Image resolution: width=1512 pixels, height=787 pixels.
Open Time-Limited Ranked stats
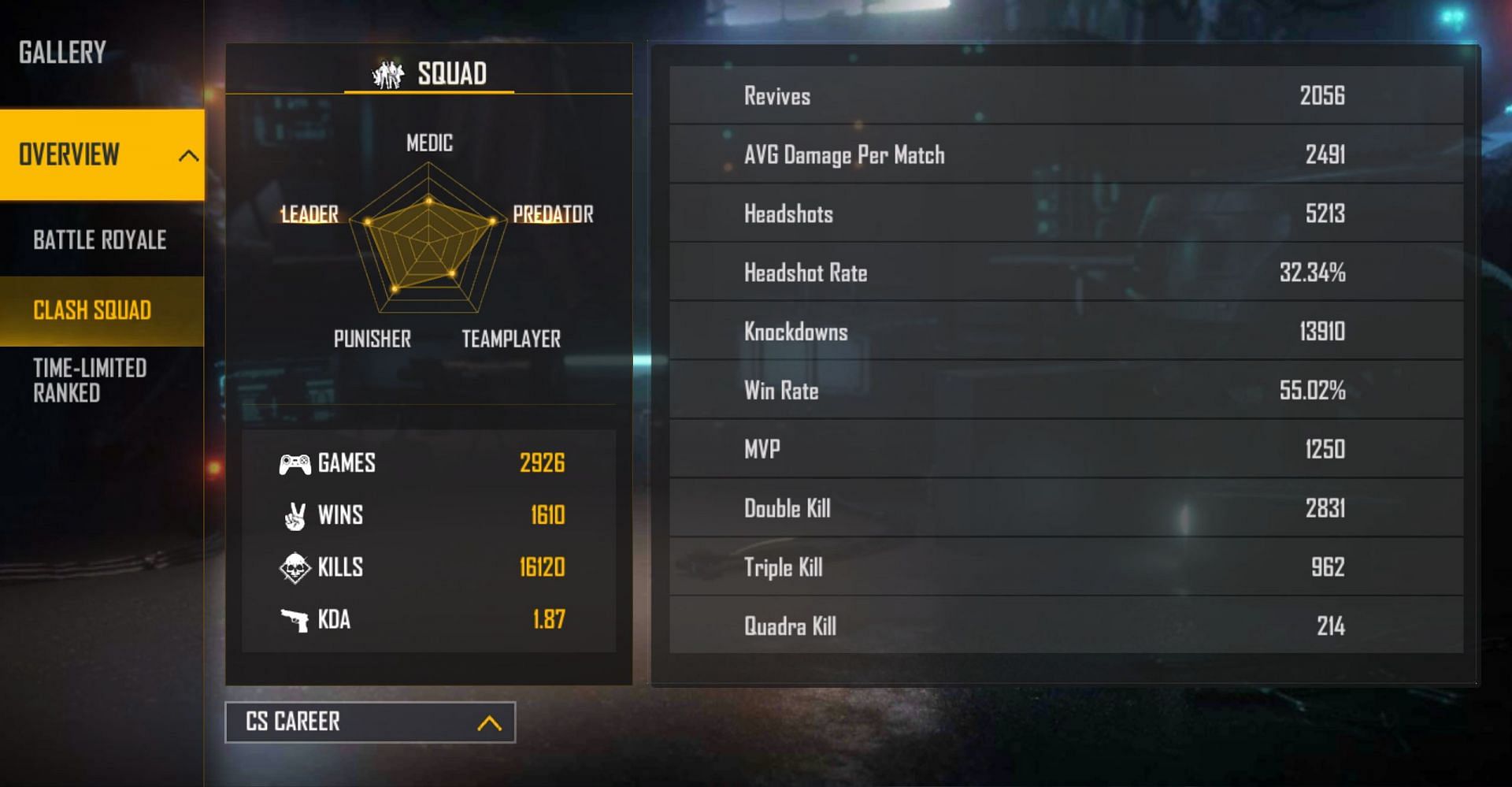(x=90, y=381)
